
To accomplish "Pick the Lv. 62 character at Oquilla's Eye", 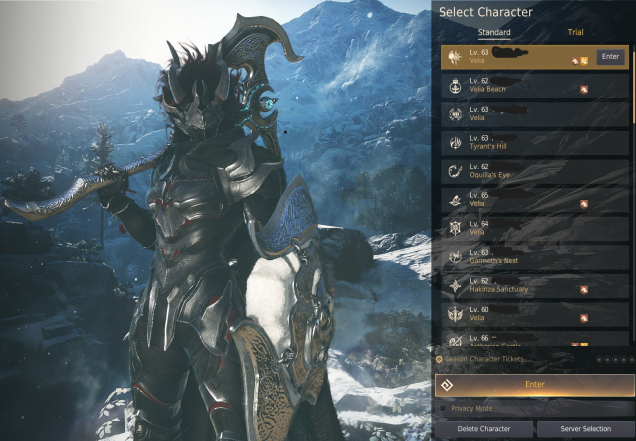I will click(535, 172).
